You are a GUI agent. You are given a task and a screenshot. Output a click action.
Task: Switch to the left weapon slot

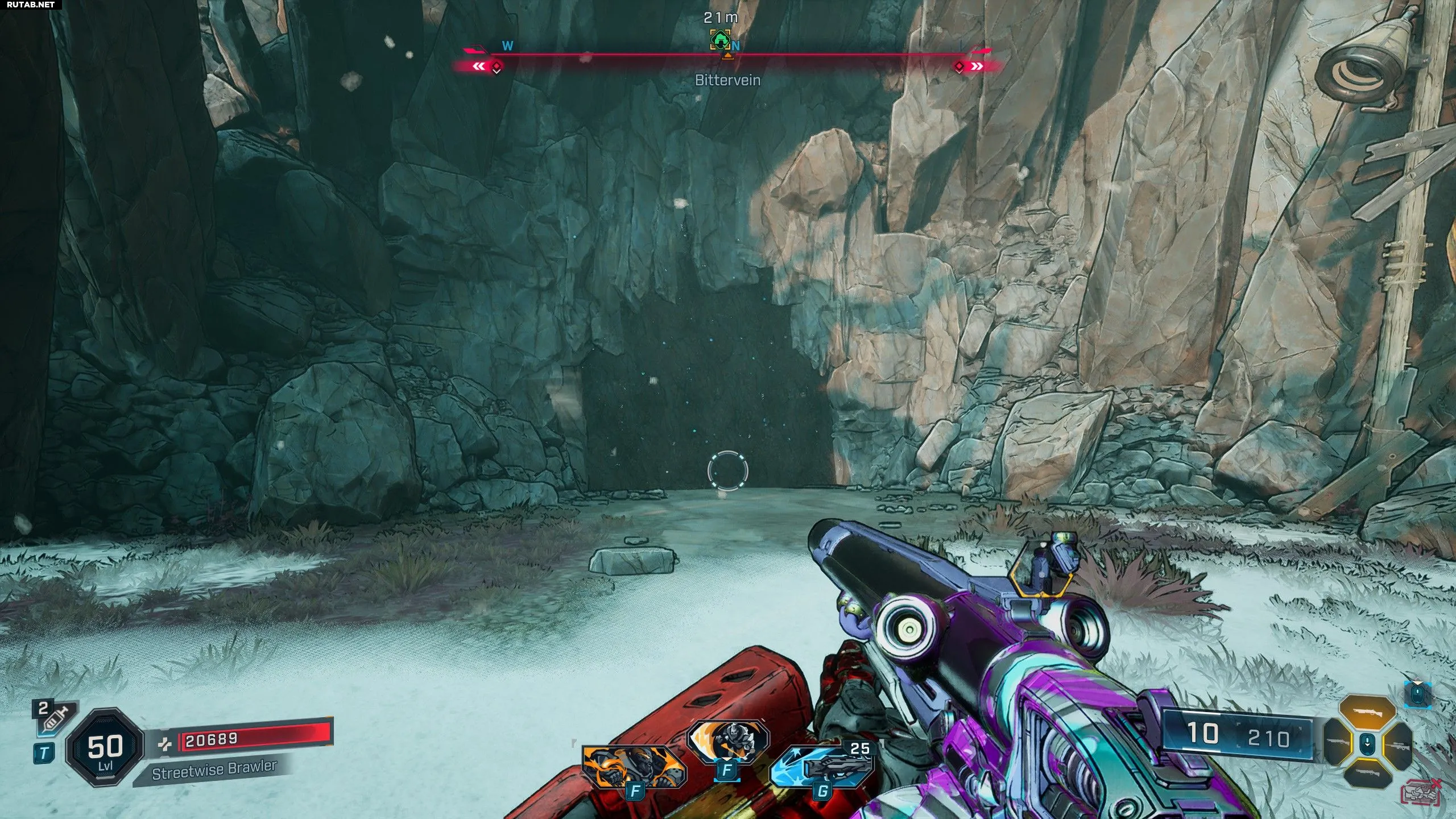tap(1340, 743)
